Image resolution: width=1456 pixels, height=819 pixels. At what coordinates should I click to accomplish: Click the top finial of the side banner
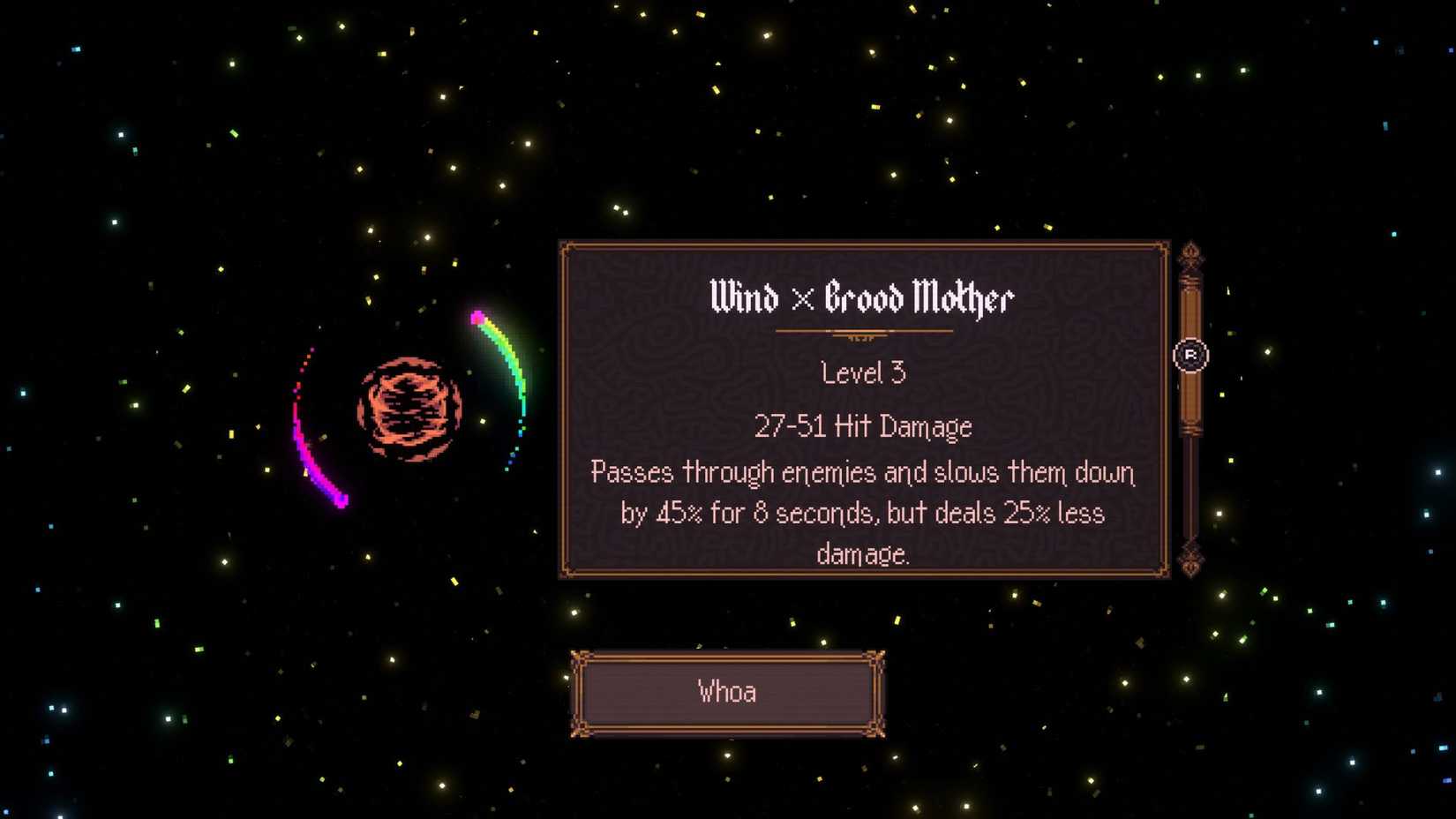[x=1191, y=253]
